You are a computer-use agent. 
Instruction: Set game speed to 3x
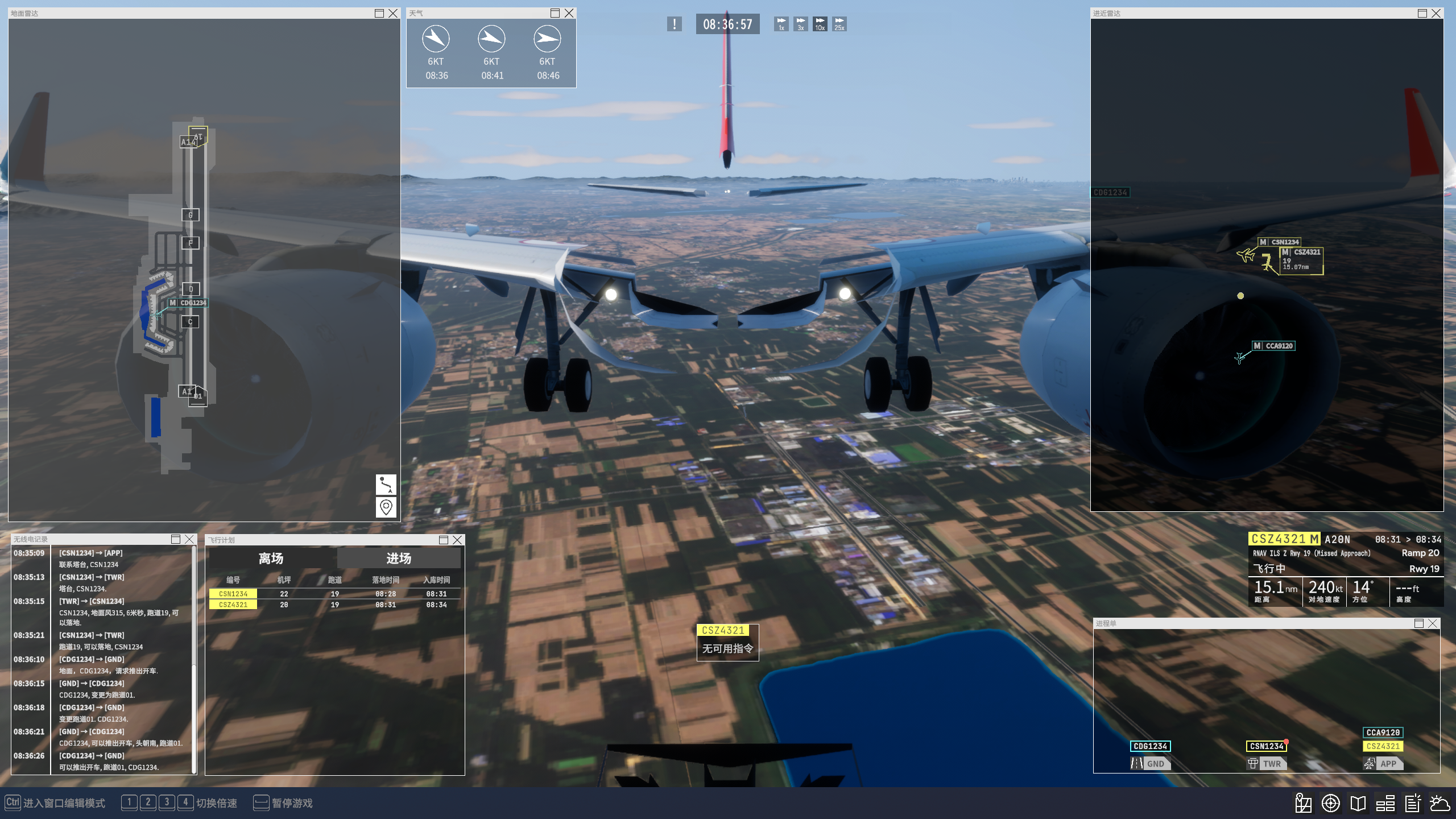point(801,24)
